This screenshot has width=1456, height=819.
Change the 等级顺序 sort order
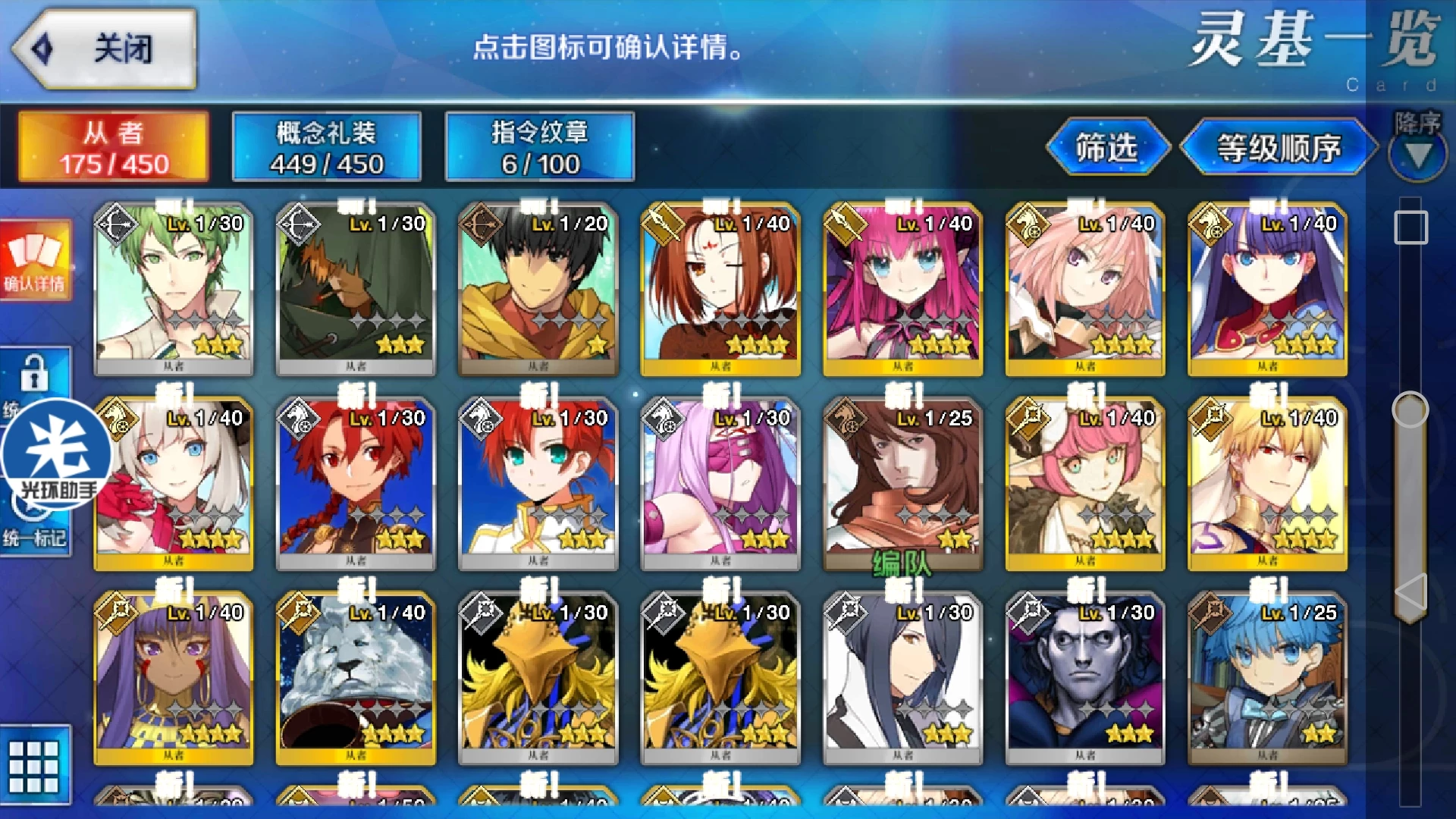tap(1278, 147)
